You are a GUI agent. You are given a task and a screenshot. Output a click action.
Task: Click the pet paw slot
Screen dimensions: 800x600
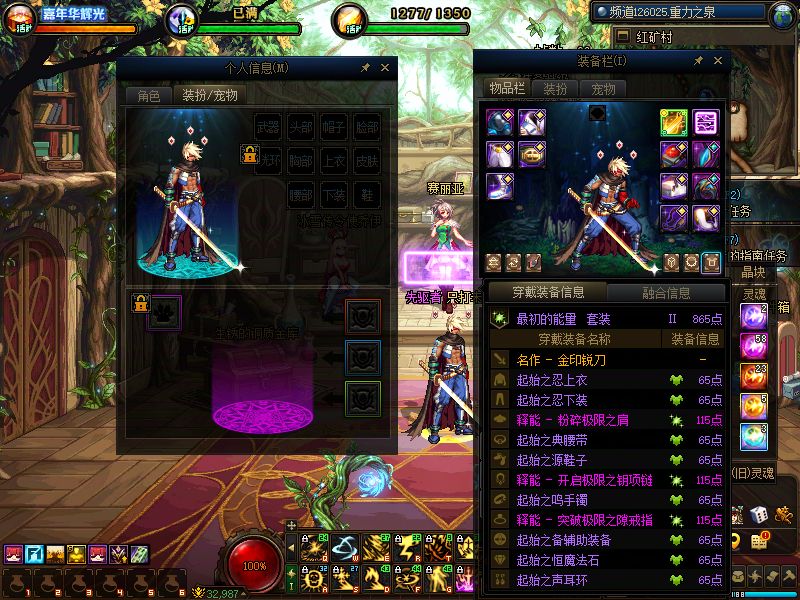click(165, 310)
